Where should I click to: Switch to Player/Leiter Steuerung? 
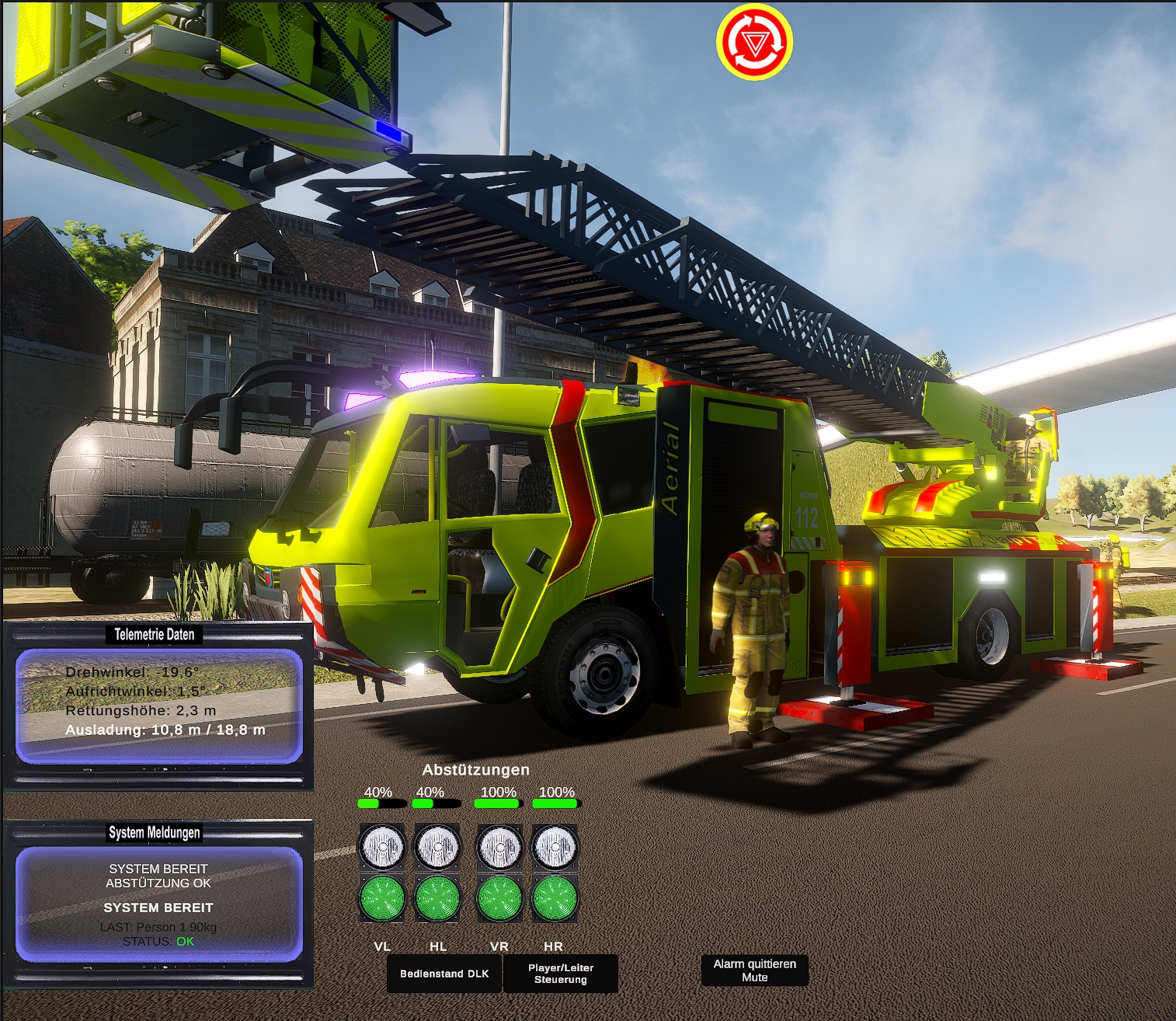pyautogui.click(x=560, y=974)
